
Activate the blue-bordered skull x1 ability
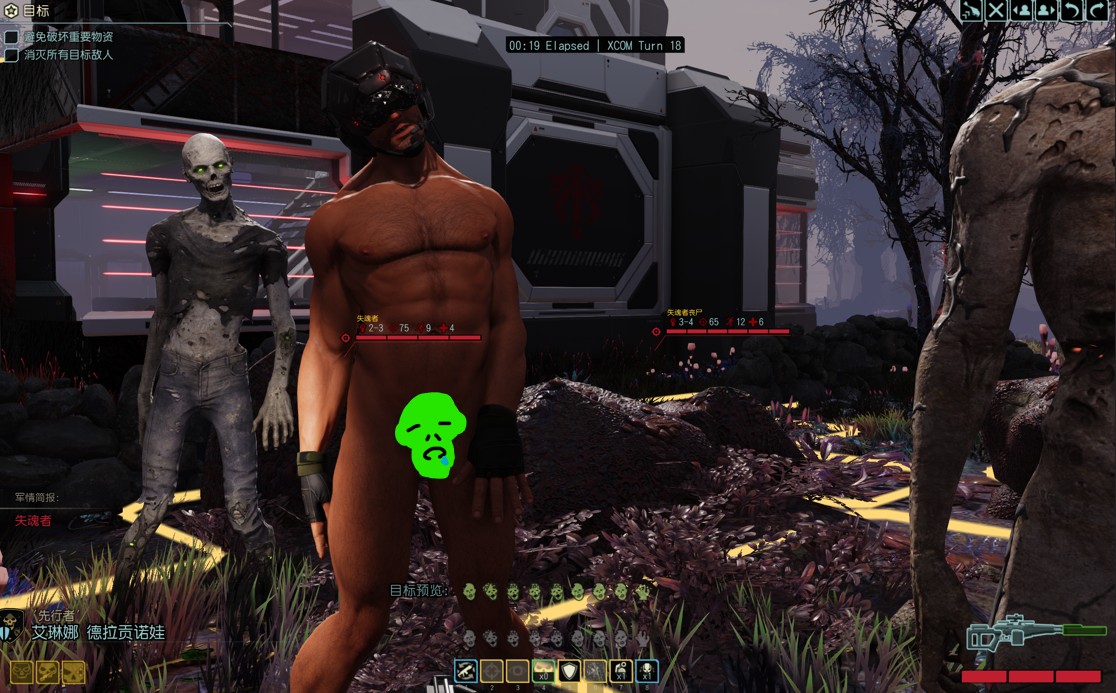coord(647,672)
